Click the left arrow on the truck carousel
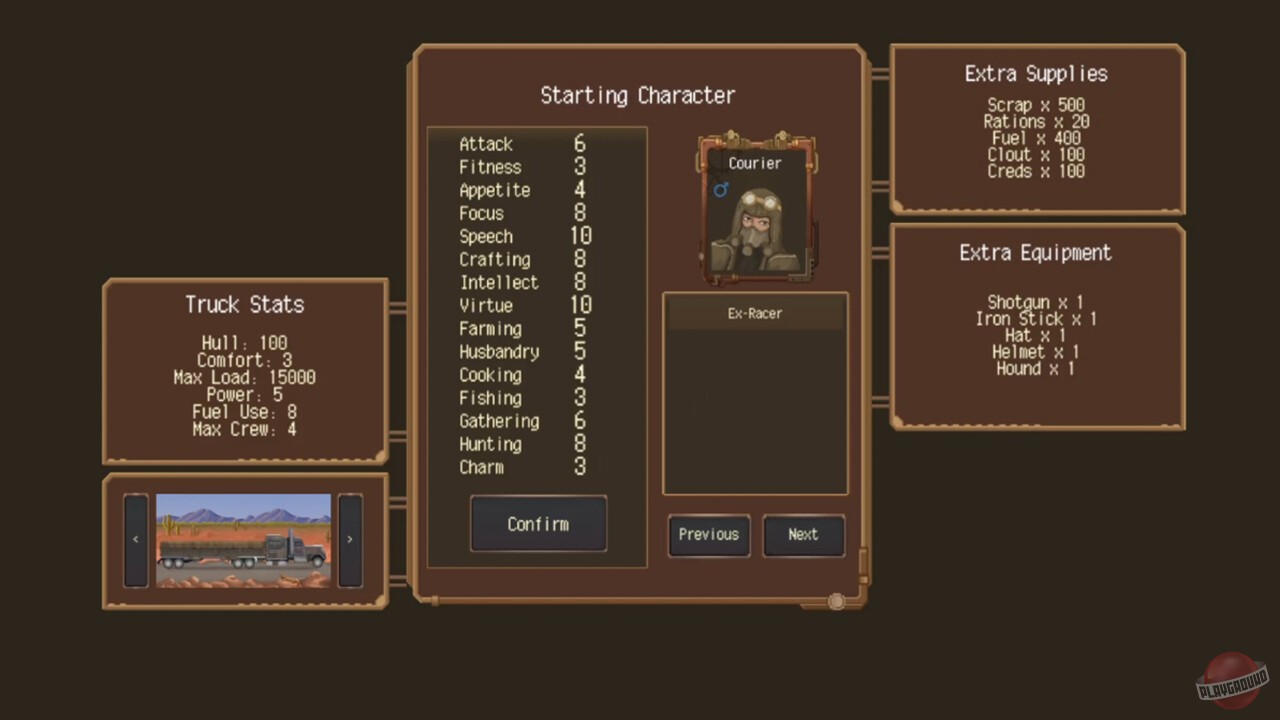This screenshot has width=1280, height=720. click(135, 539)
